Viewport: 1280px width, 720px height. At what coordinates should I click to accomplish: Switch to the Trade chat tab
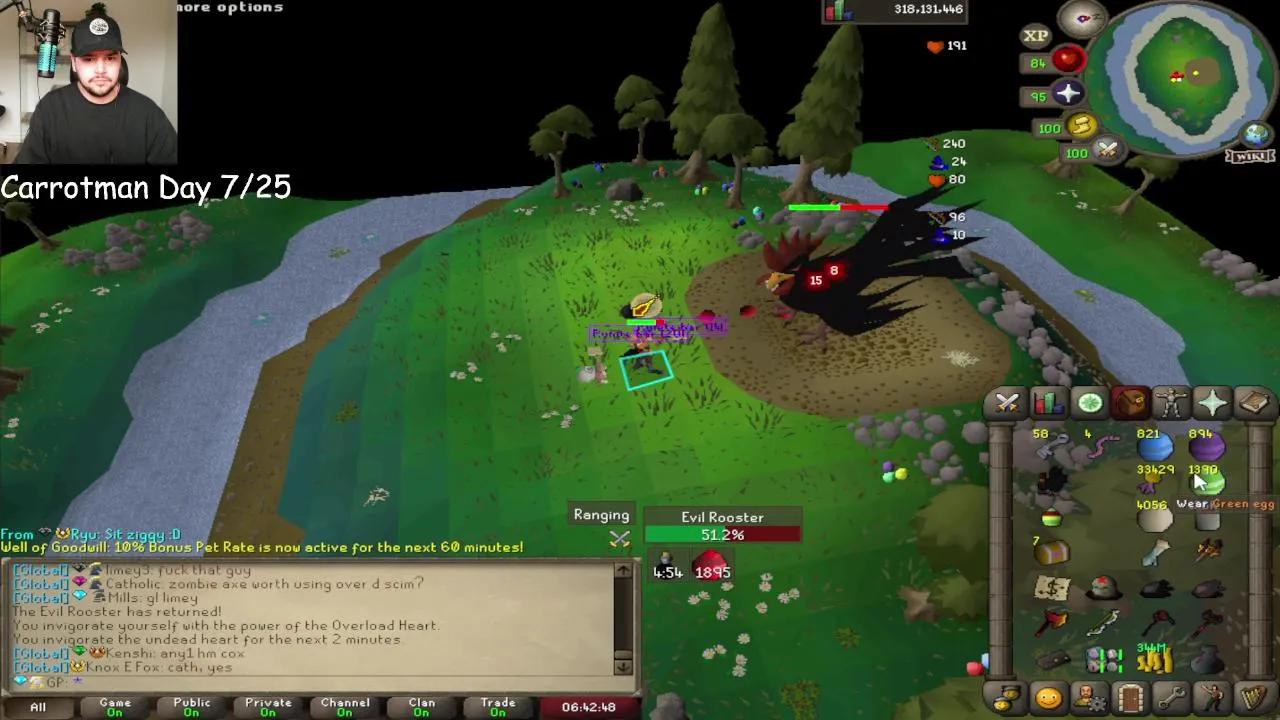click(x=497, y=706)
